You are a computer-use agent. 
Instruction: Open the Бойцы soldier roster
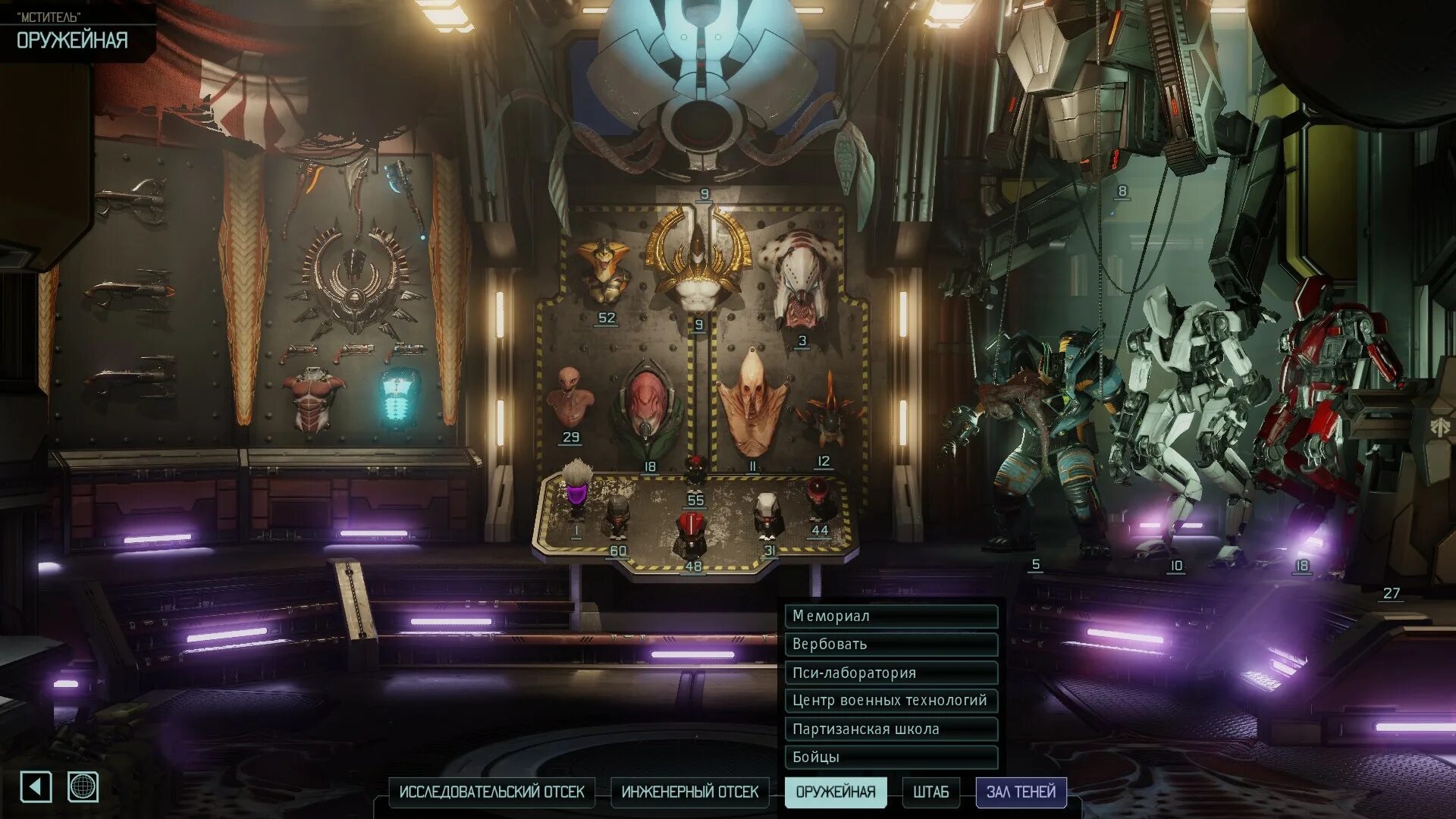890,757
